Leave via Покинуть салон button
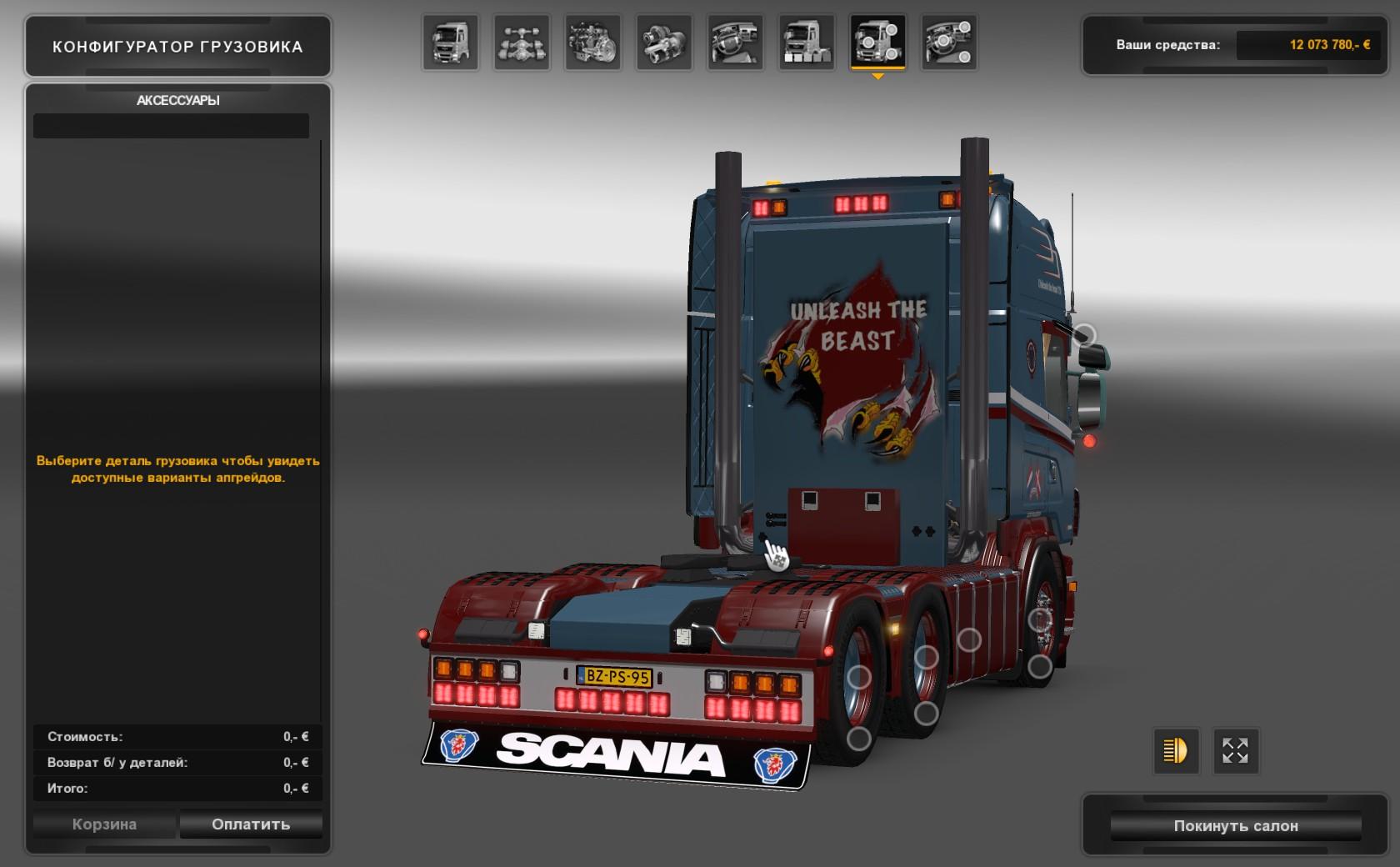This screenshot has width=1400, height=867. click(1236, 826)
